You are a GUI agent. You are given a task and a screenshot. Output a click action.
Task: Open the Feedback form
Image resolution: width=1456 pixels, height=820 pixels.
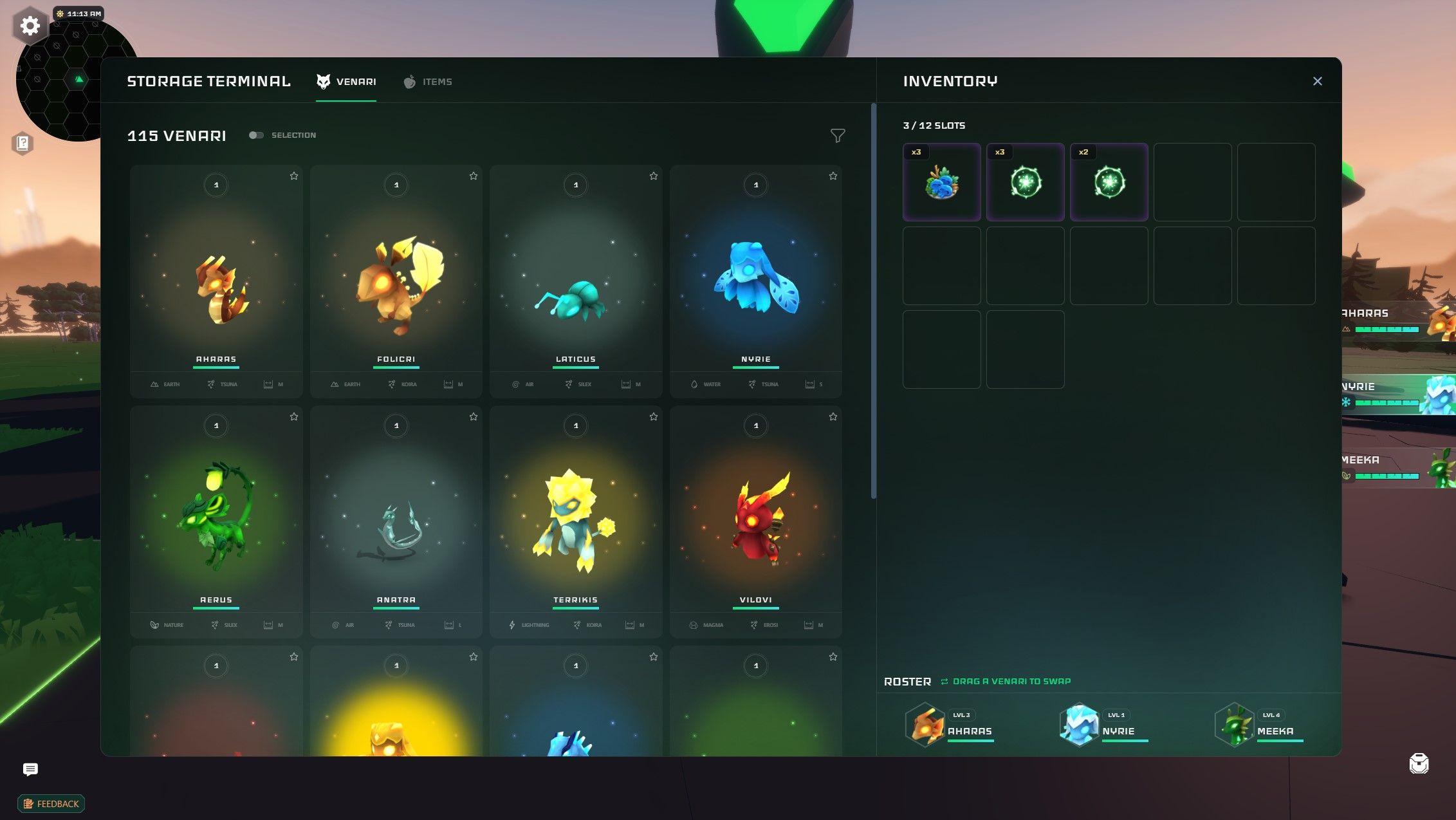(x=51, y=804)
